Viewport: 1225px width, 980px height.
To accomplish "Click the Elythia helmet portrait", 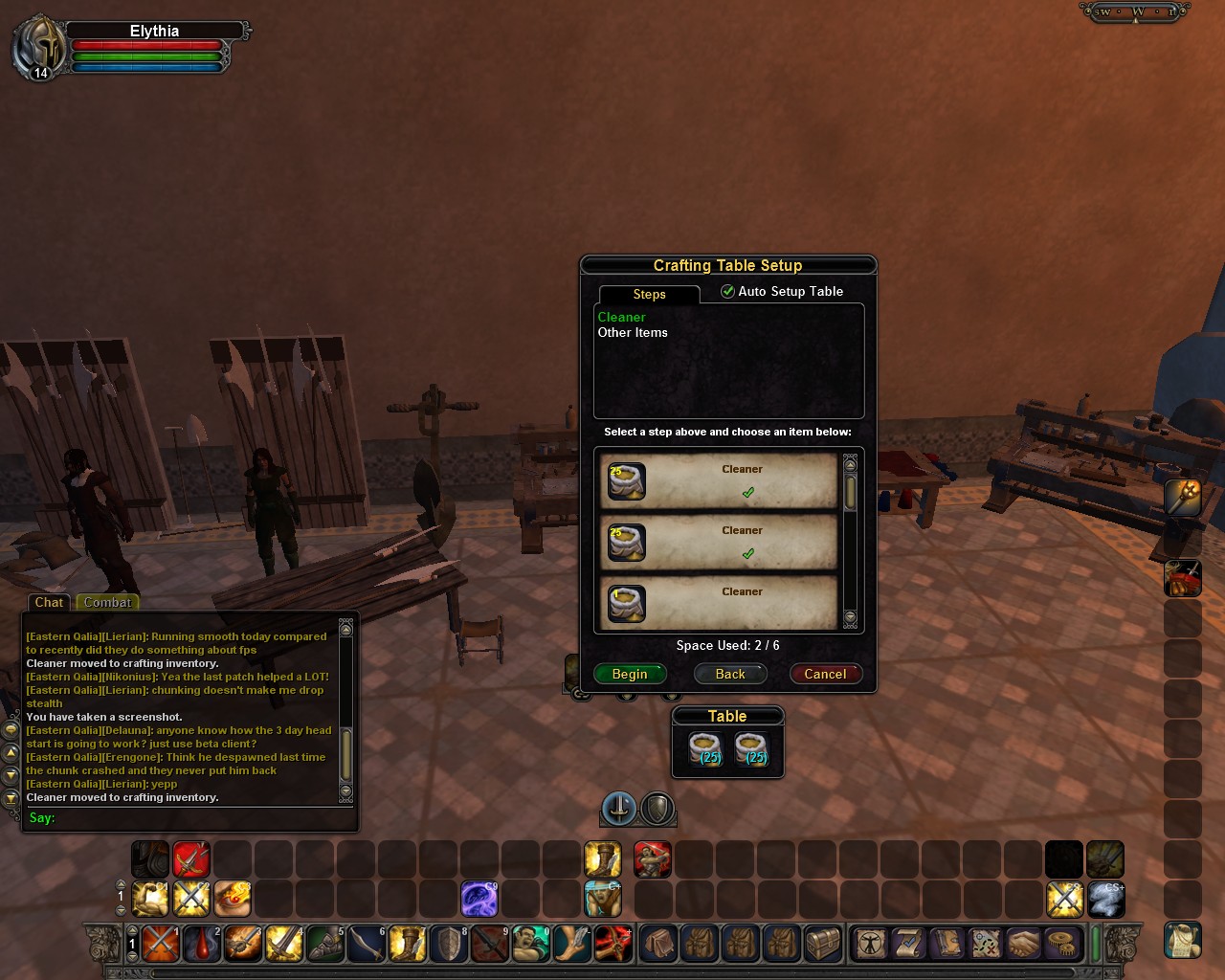I will coord(38,48).
